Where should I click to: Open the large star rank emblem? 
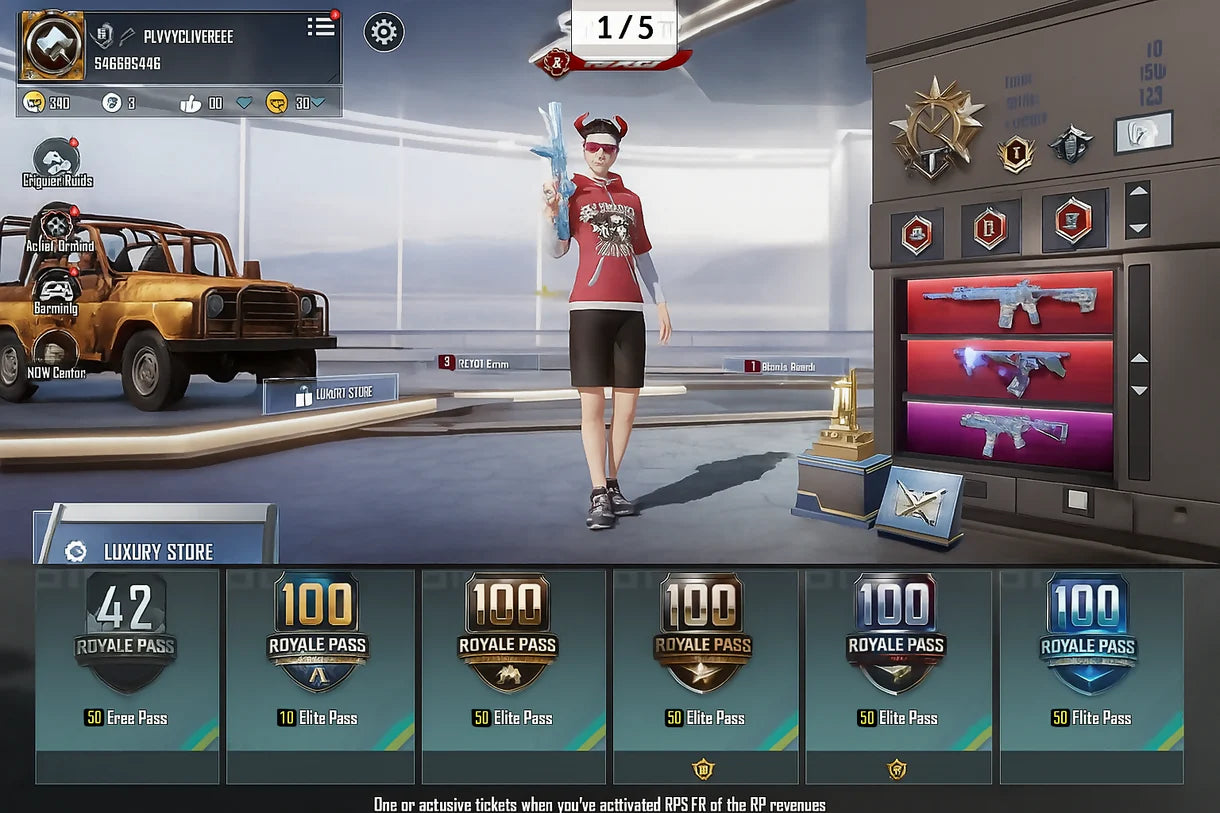[936, 127]
